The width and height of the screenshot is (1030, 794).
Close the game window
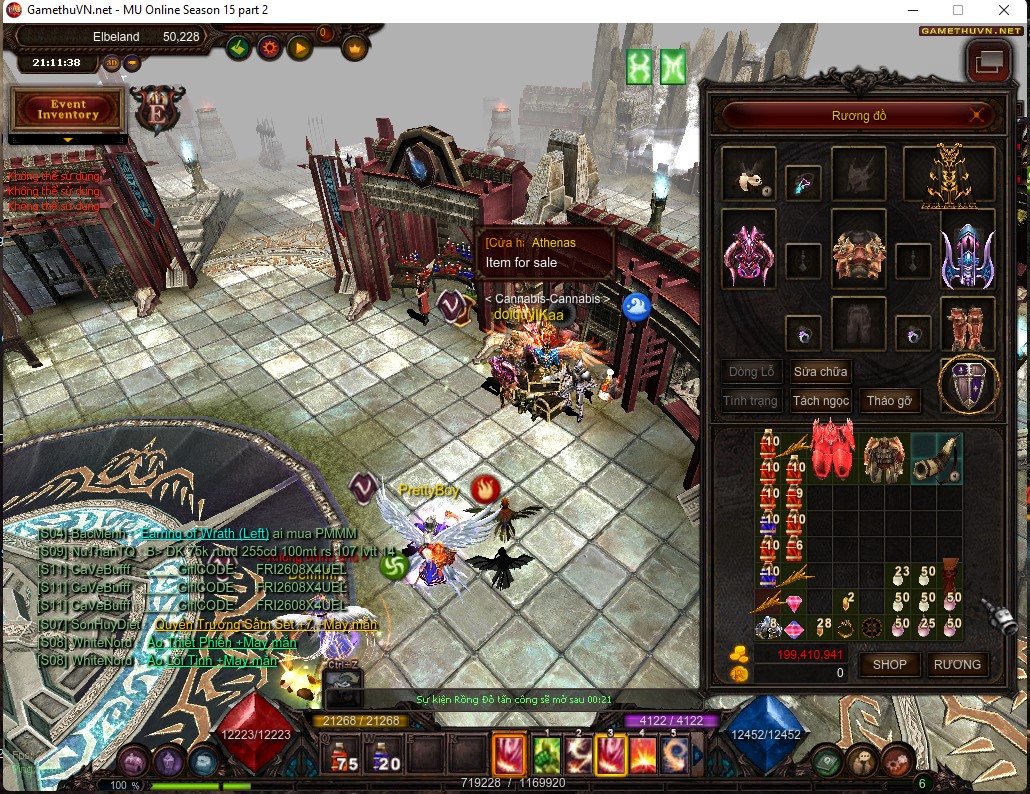coord(1004,10)
